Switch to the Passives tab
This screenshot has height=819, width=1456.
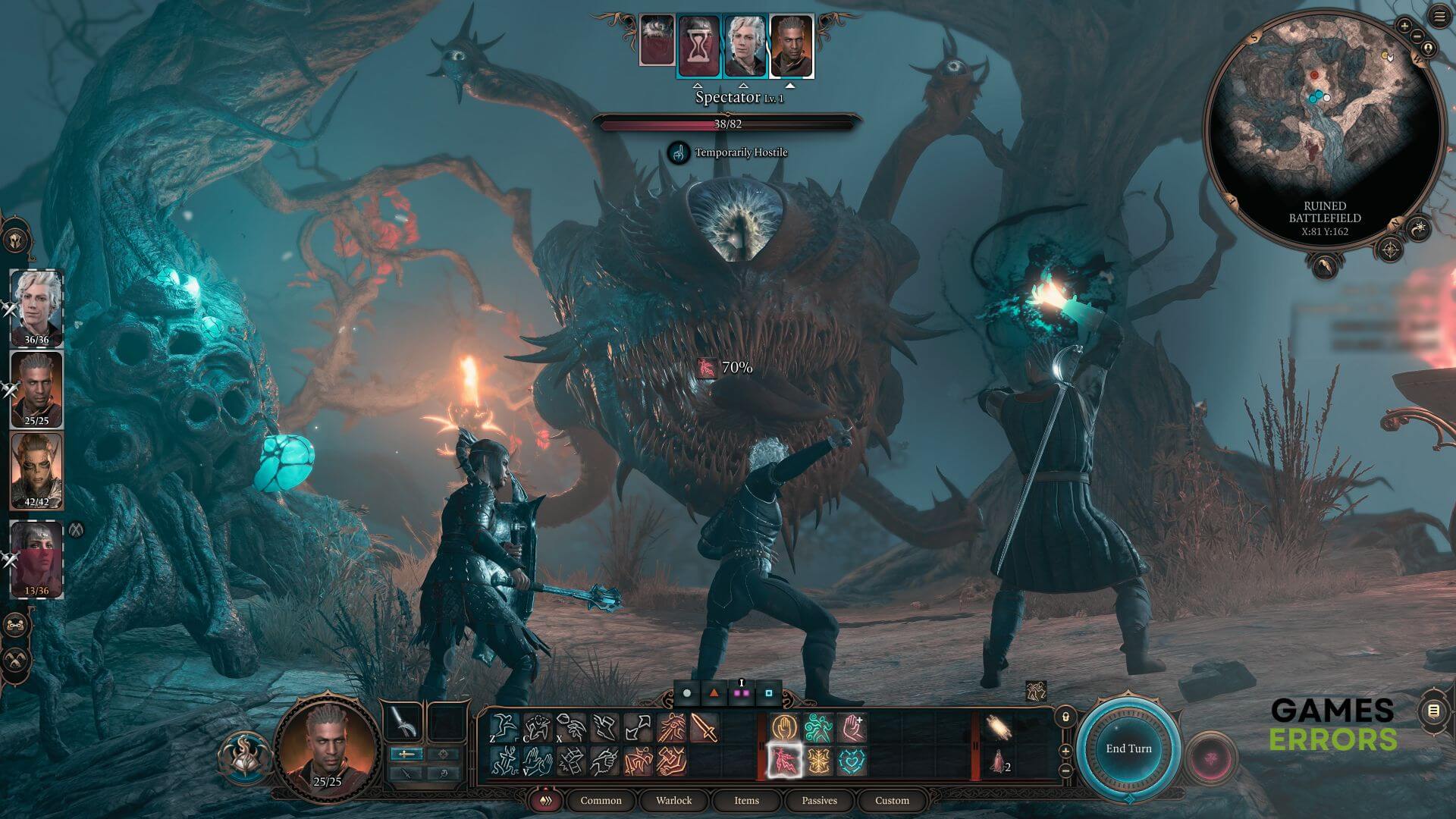(x=819, y=800)
